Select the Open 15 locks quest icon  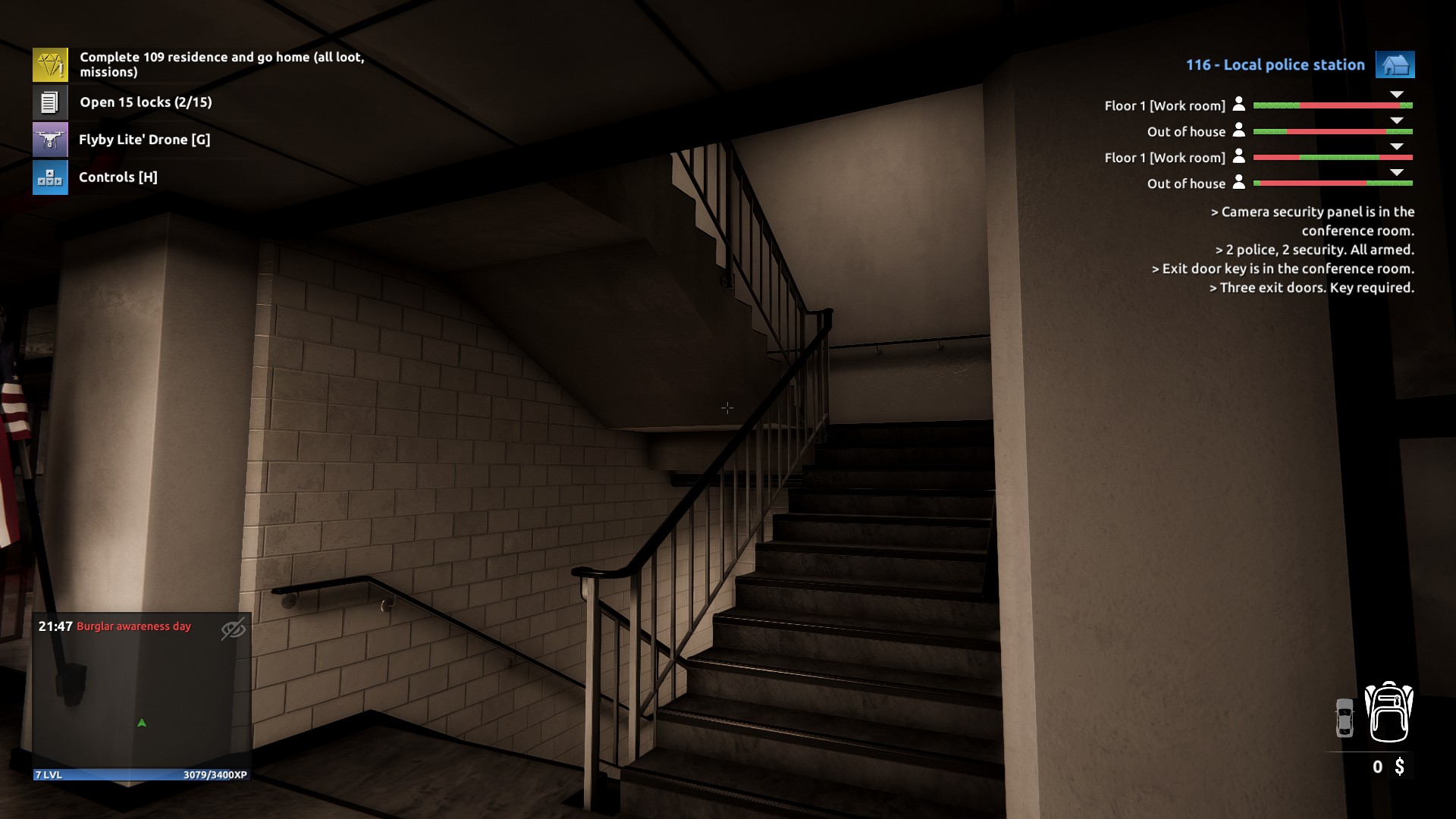pyautogui.click(x=49, y=101)
